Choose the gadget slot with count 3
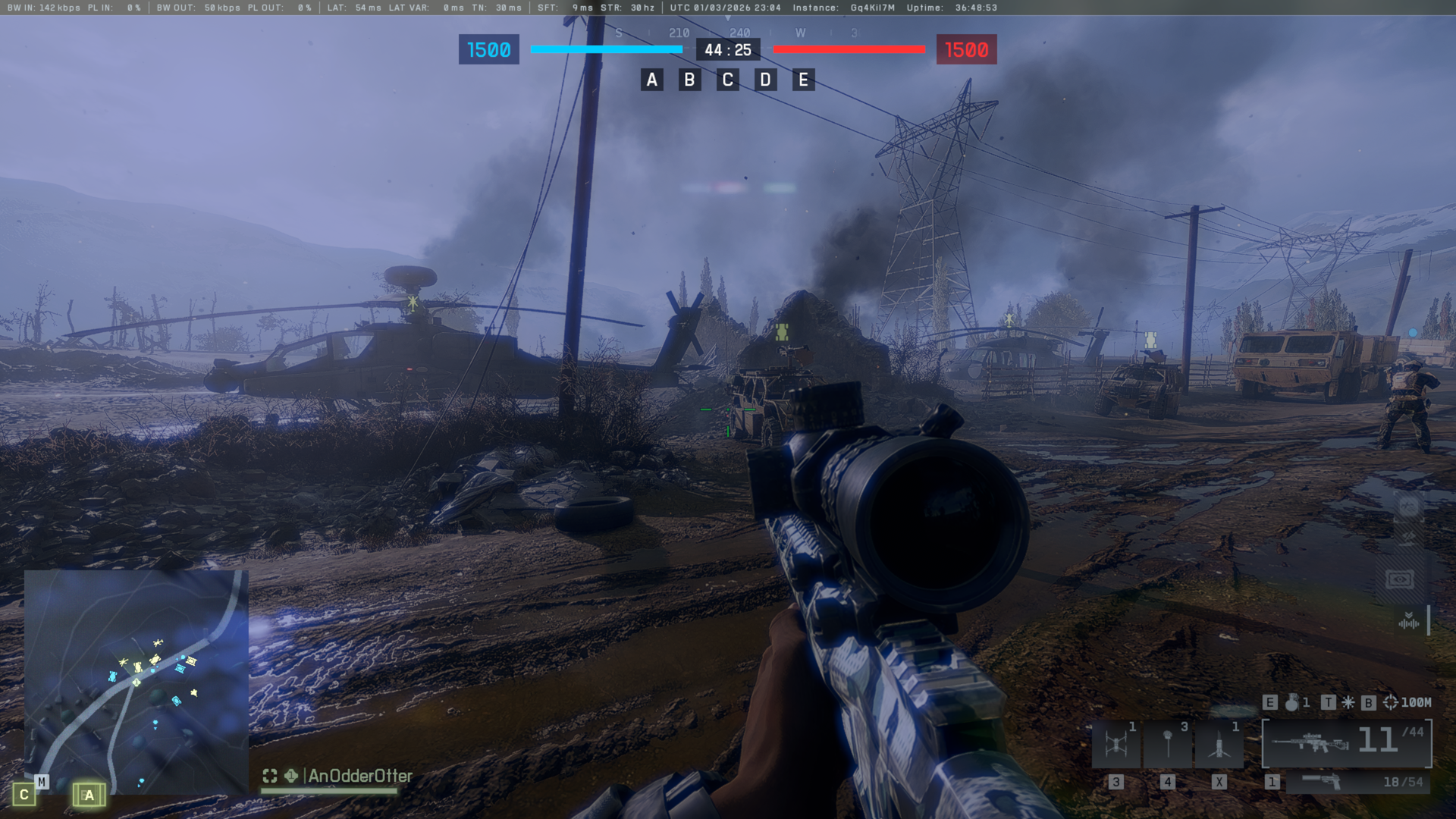The height and width of the screenshot is (819, 1456). (x=1168, y=744)
